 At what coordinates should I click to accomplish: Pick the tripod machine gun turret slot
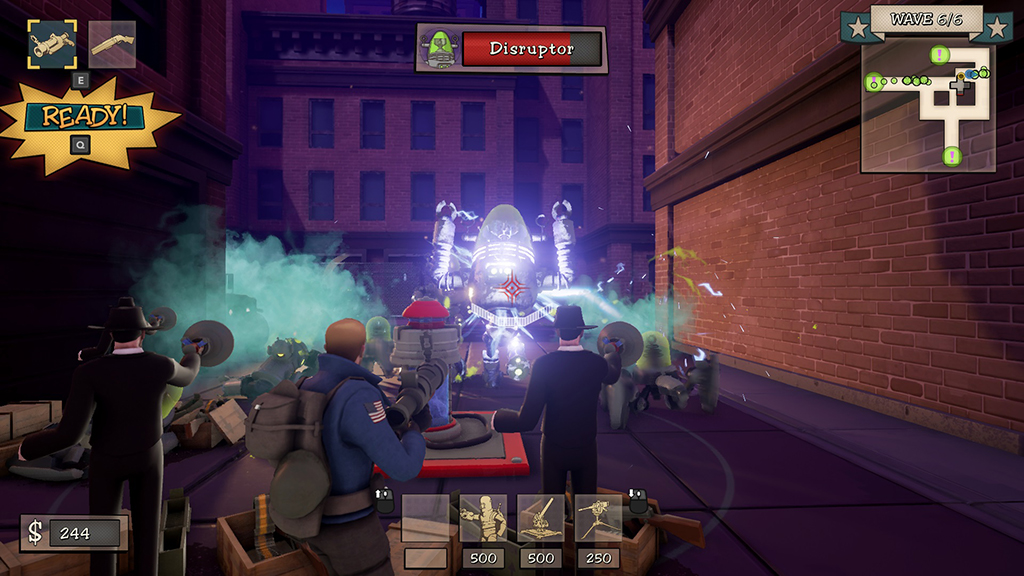(598, 519)
